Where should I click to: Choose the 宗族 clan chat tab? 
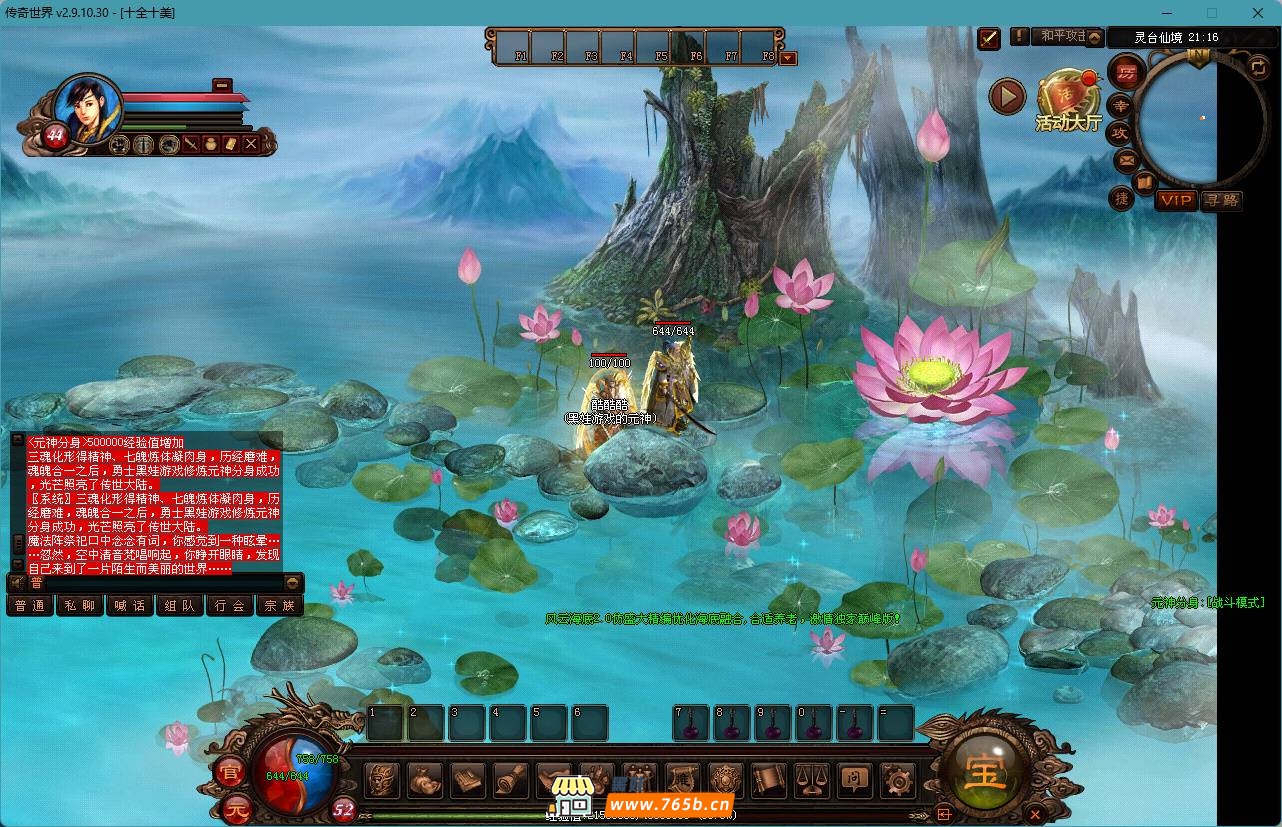(x=280, y=605)
